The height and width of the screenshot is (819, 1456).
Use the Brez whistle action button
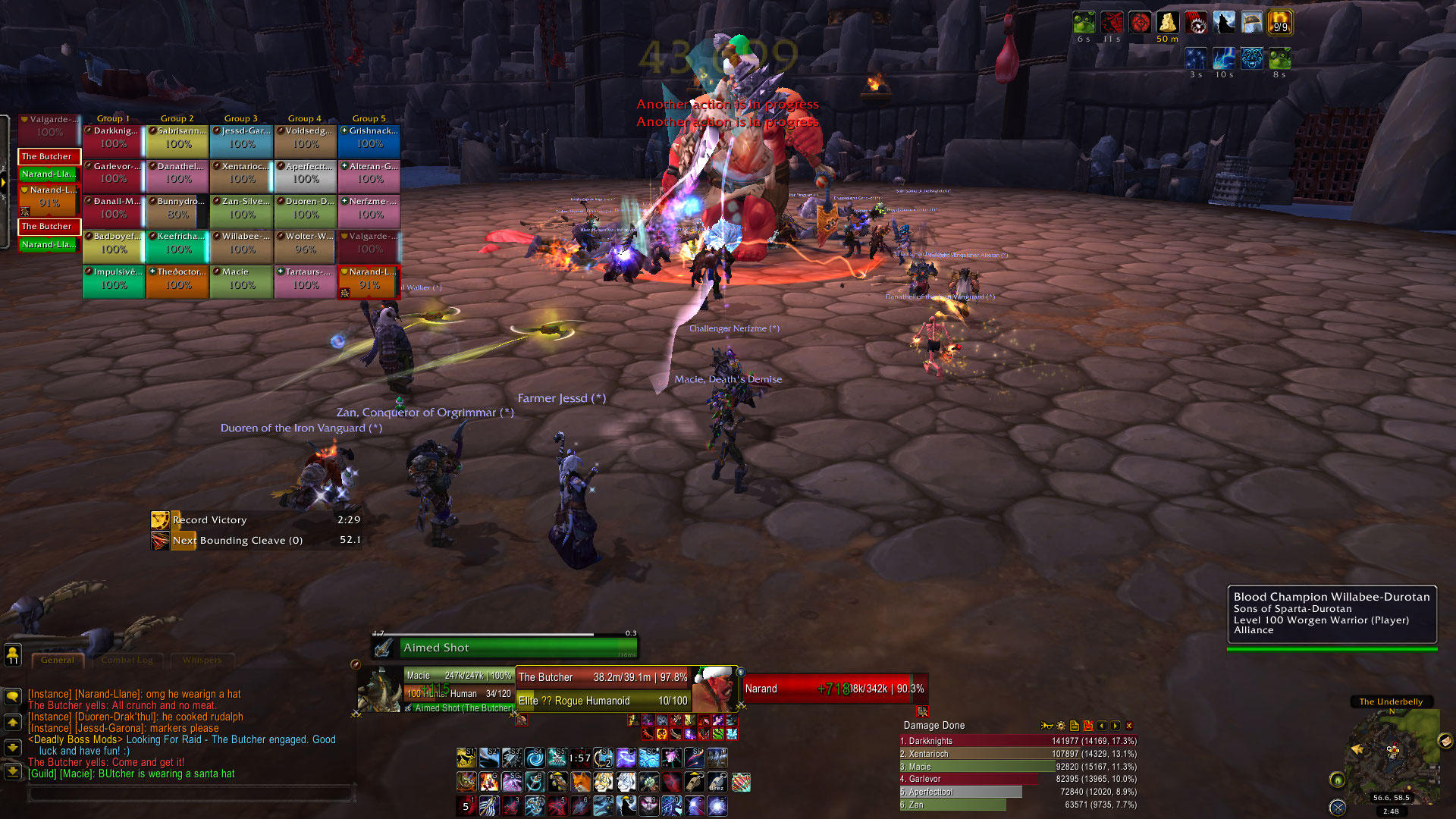tap(717, 781)
